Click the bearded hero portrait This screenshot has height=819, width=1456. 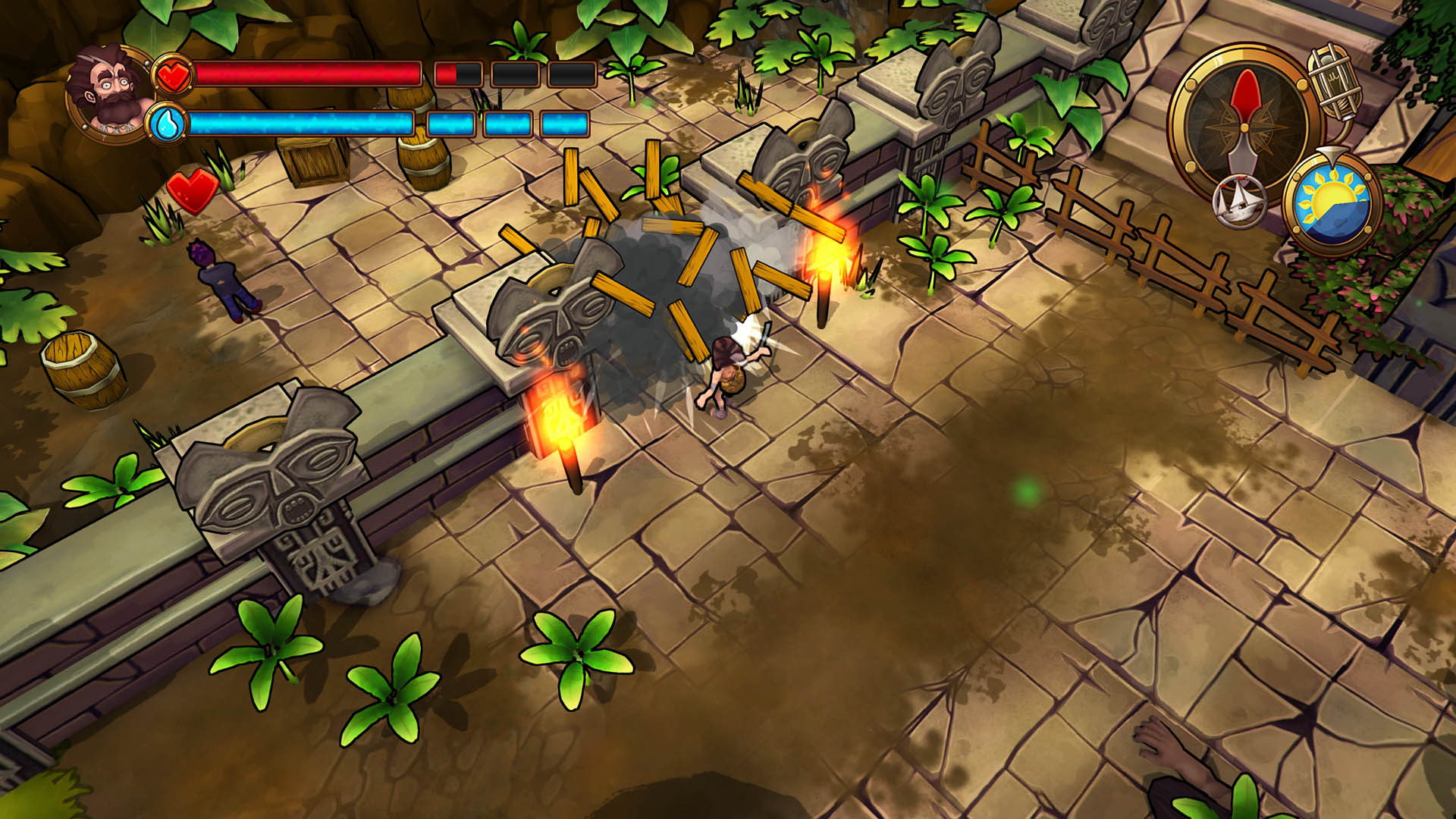110,93
